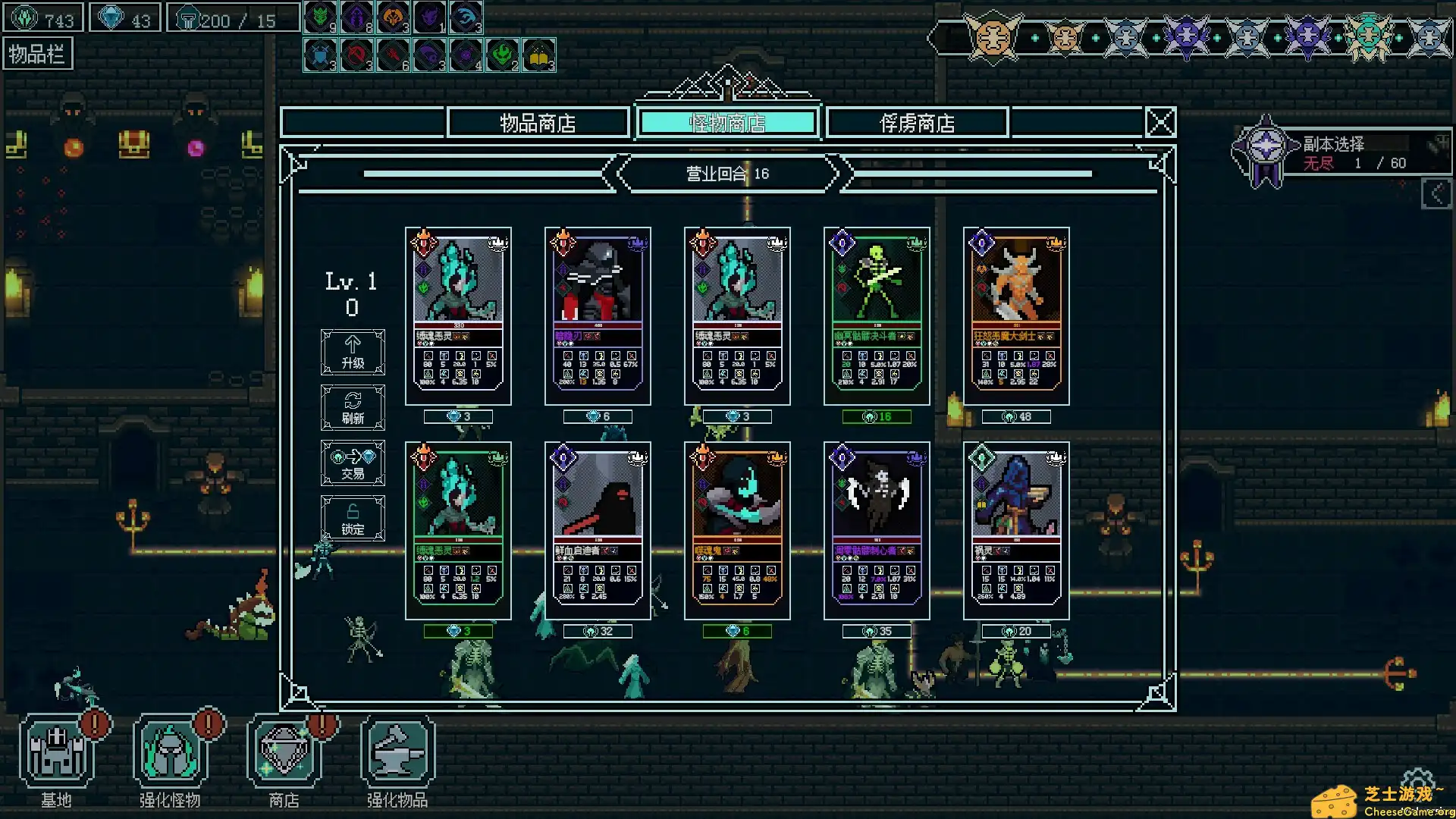Screen dimensions: 1456x819
Task: Click the 物品栏 inventory label
Action: pyautogui.click(x=37, y=53)
